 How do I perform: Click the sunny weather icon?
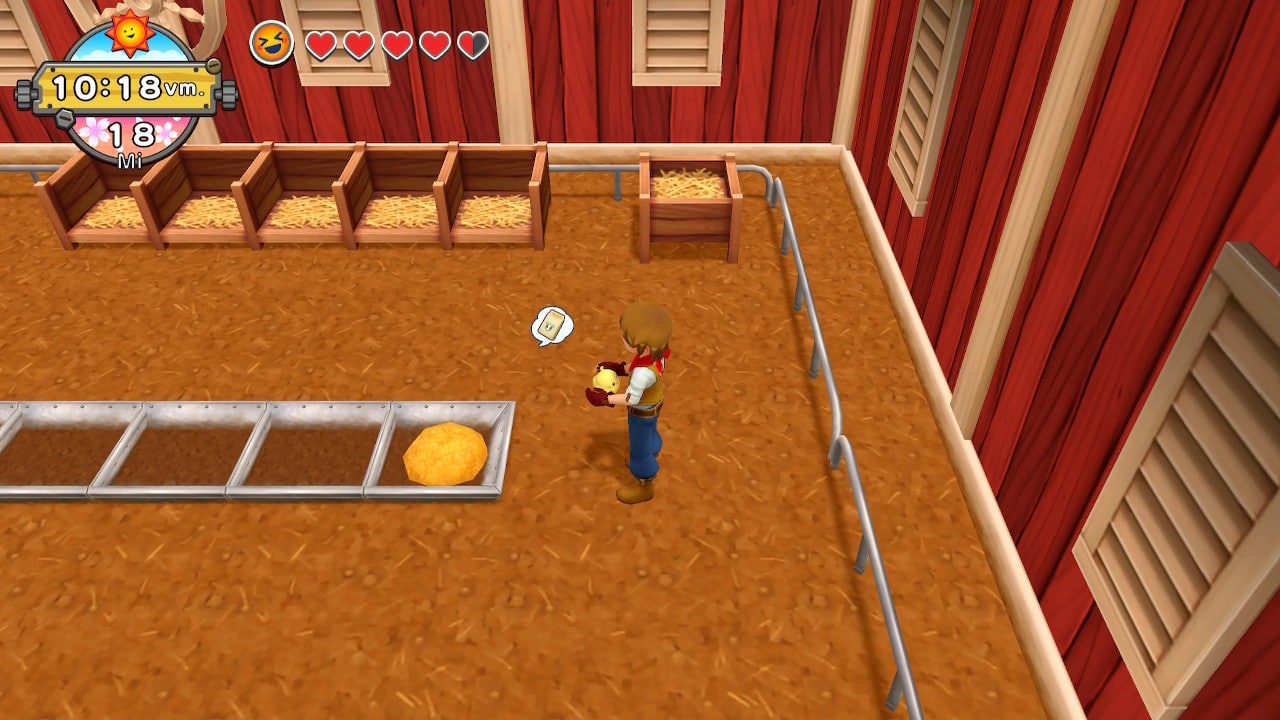click(x=130, y=33)
